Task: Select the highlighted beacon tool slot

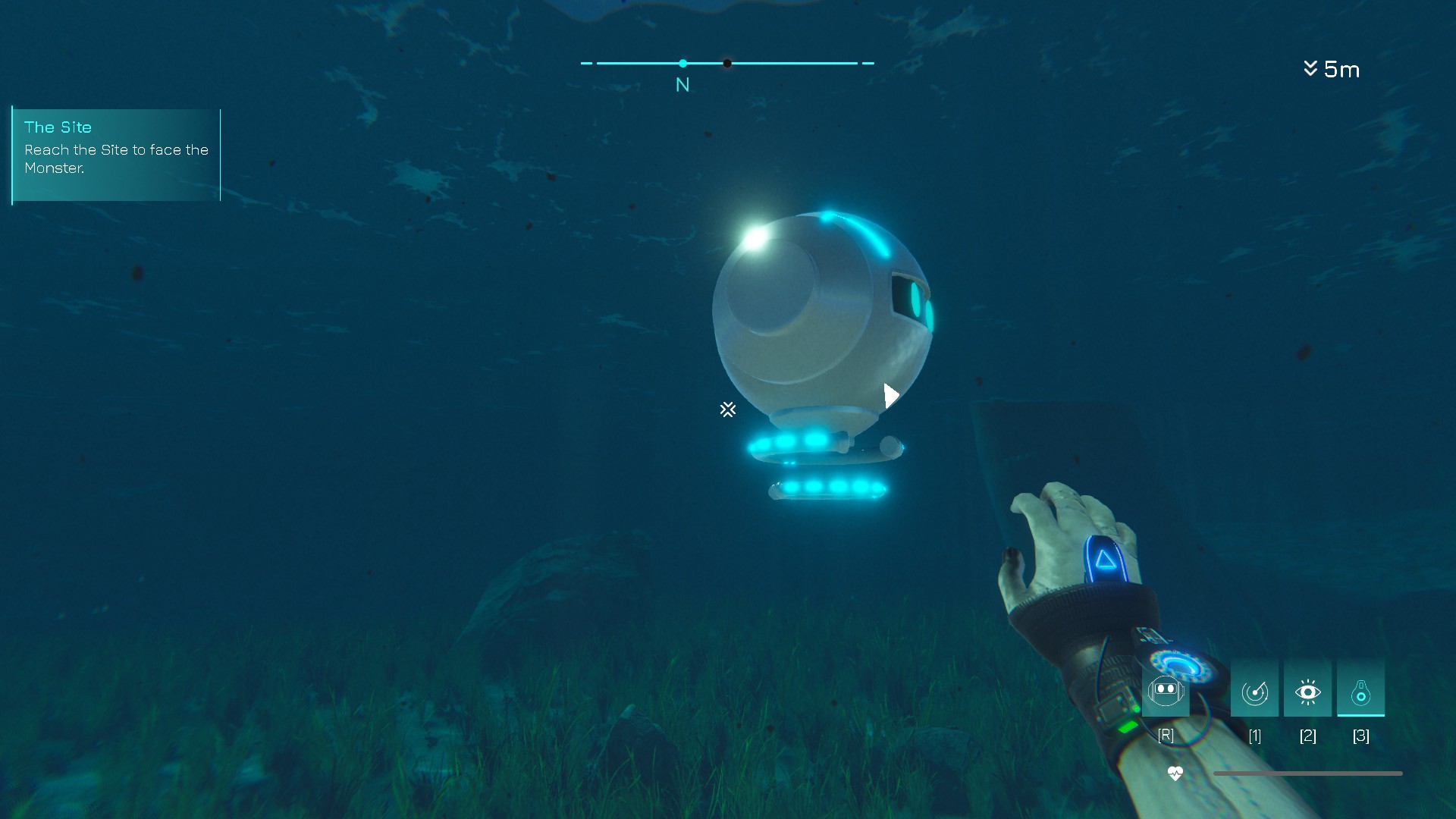Action: [1360, 692]
